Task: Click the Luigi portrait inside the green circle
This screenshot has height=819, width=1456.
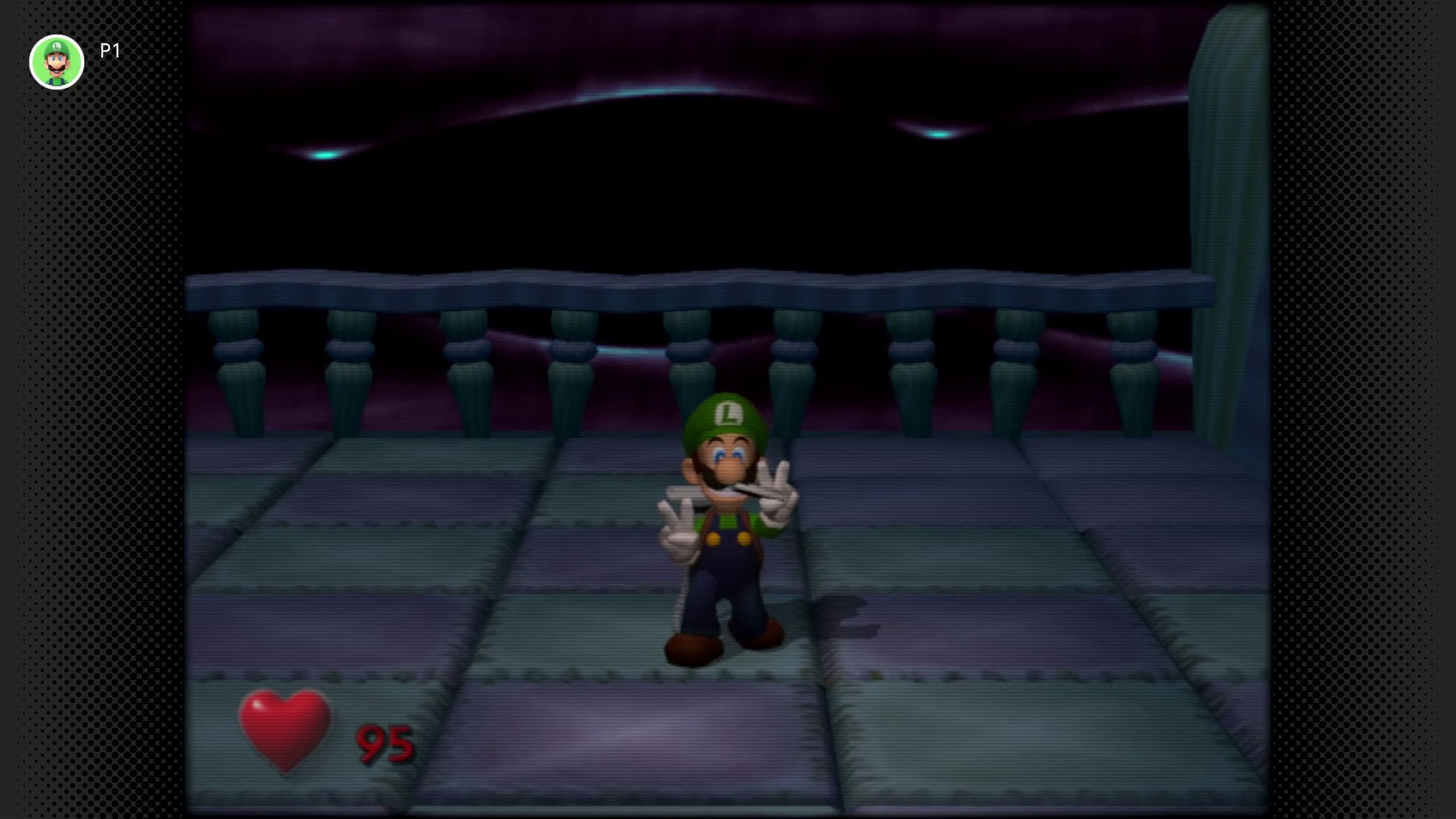Action: click(x=56, y=61)
